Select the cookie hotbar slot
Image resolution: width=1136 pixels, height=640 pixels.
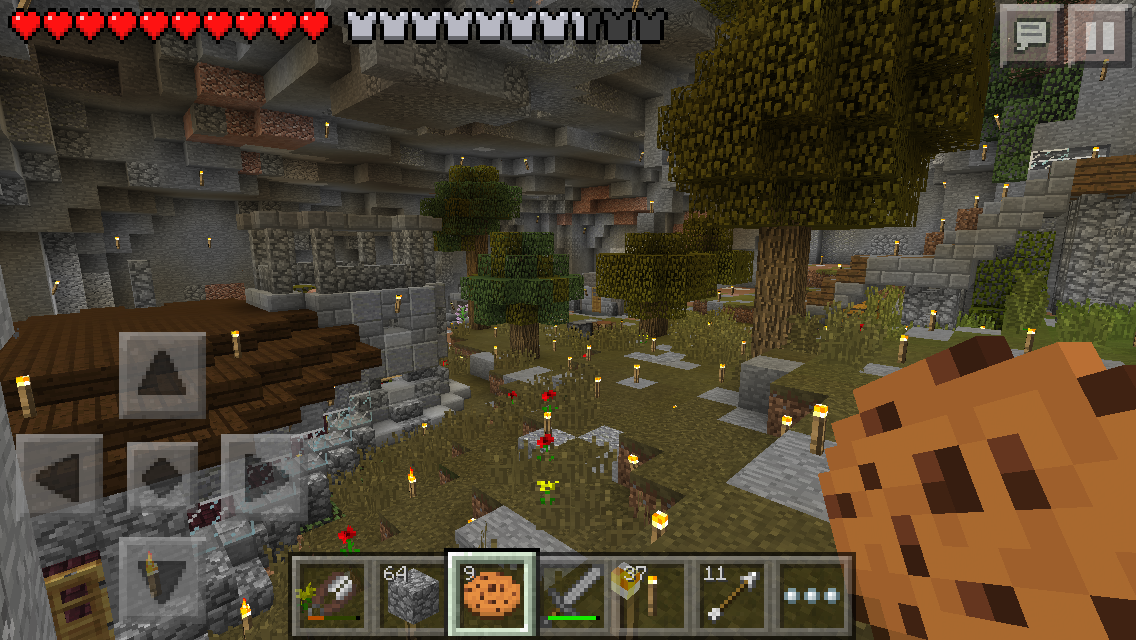tap(492, 593)
